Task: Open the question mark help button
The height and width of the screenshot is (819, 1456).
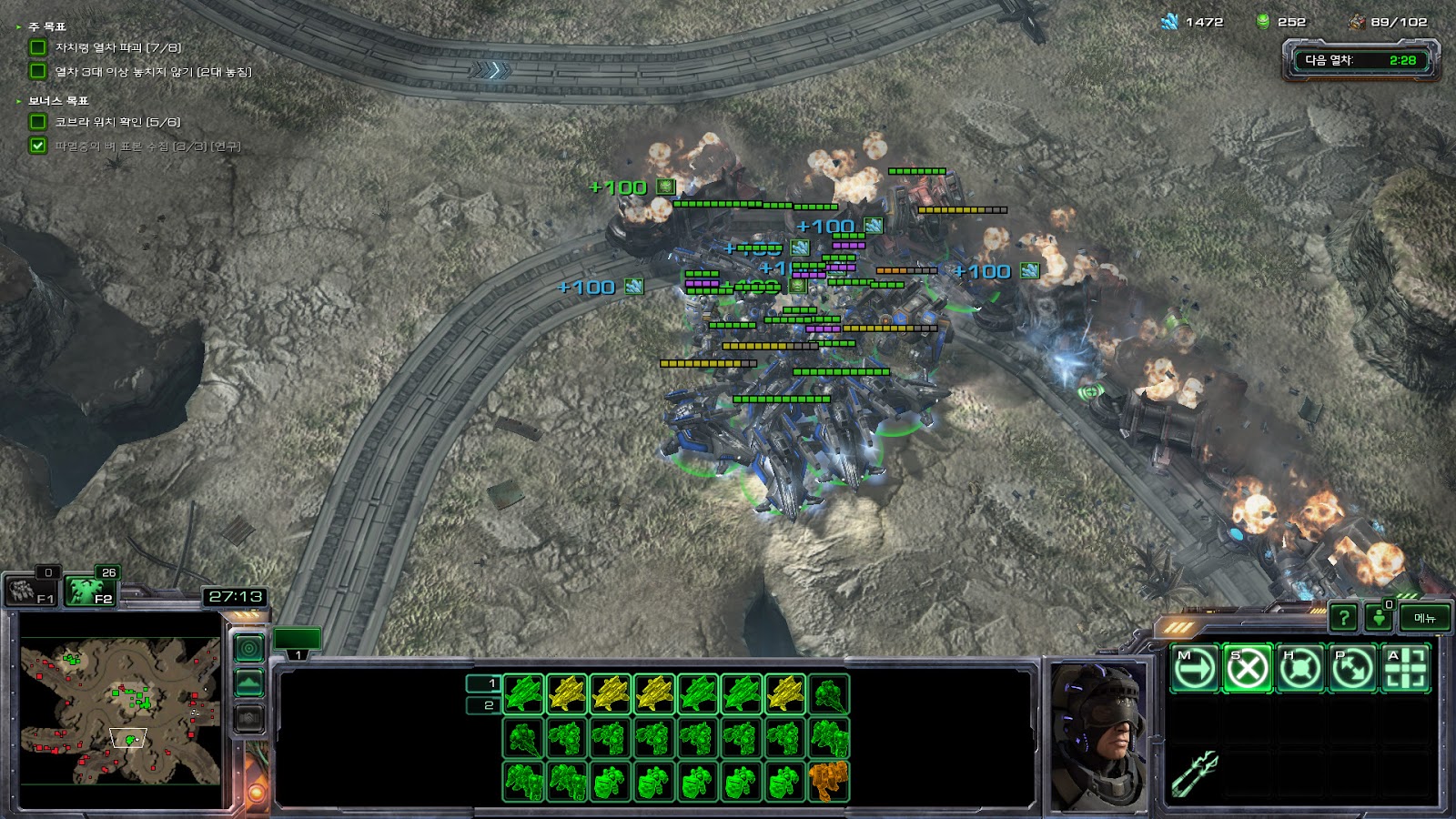Action: [x=1343, y=619]
